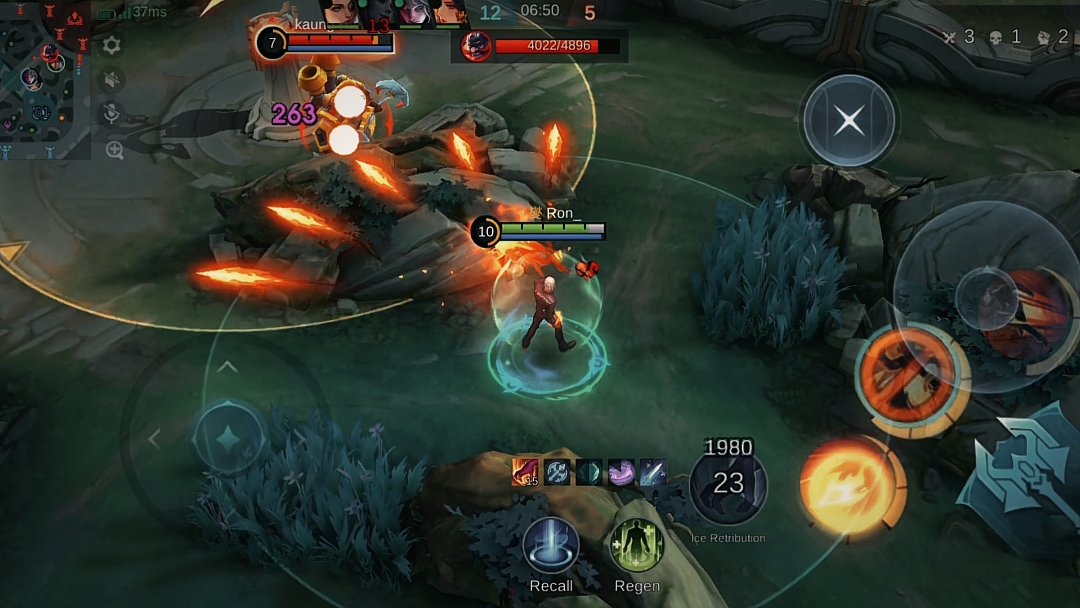Screen dimensions: 1080x608
Task: Click the enemy hero portrait beside 4022/4896
Action: click(476, 46)
